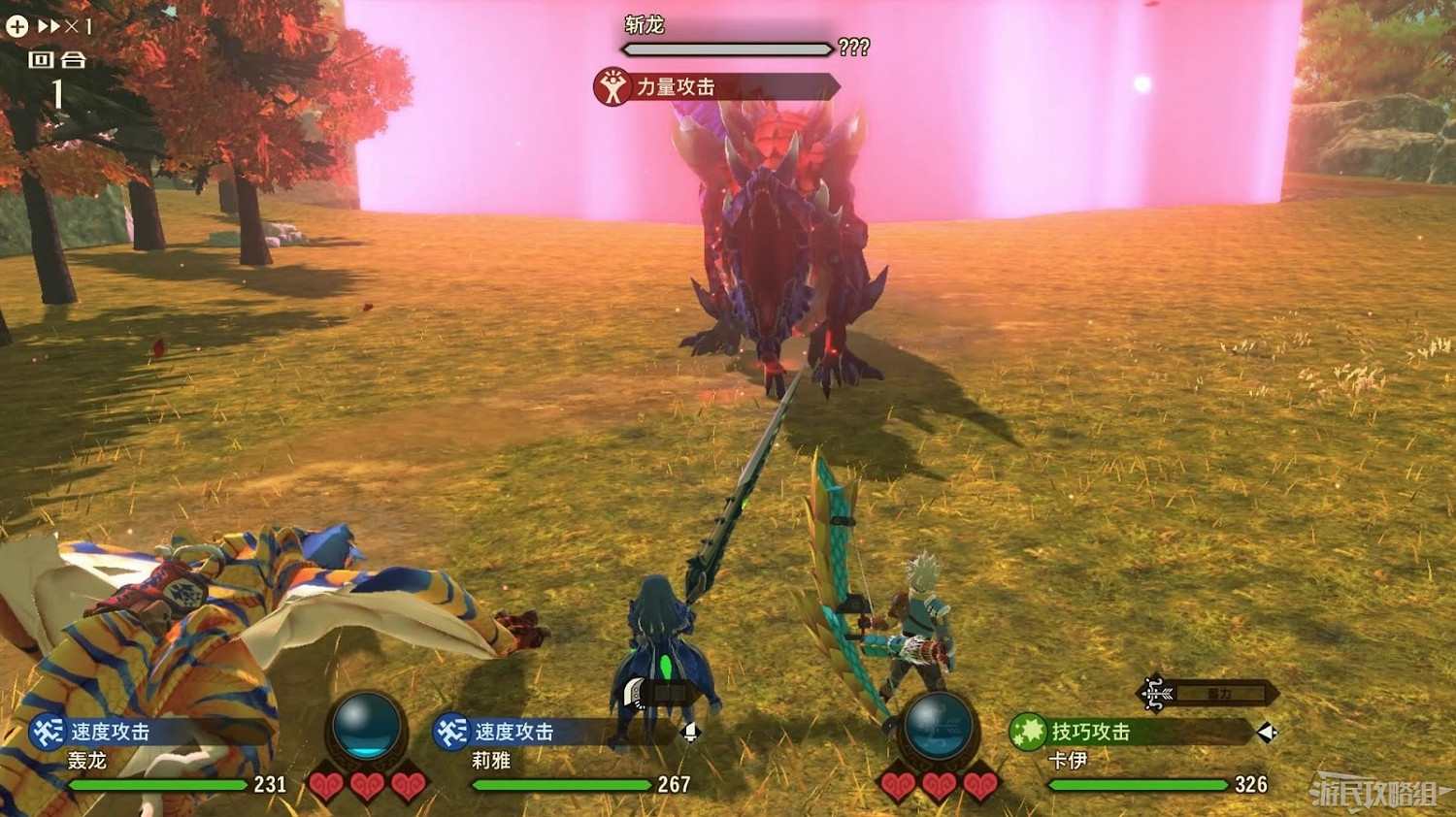The image size is (1456, 817).
Task: Toggle the diamond arrow next to 卡伊's attack bar
Action: (x=1267, y=735)
